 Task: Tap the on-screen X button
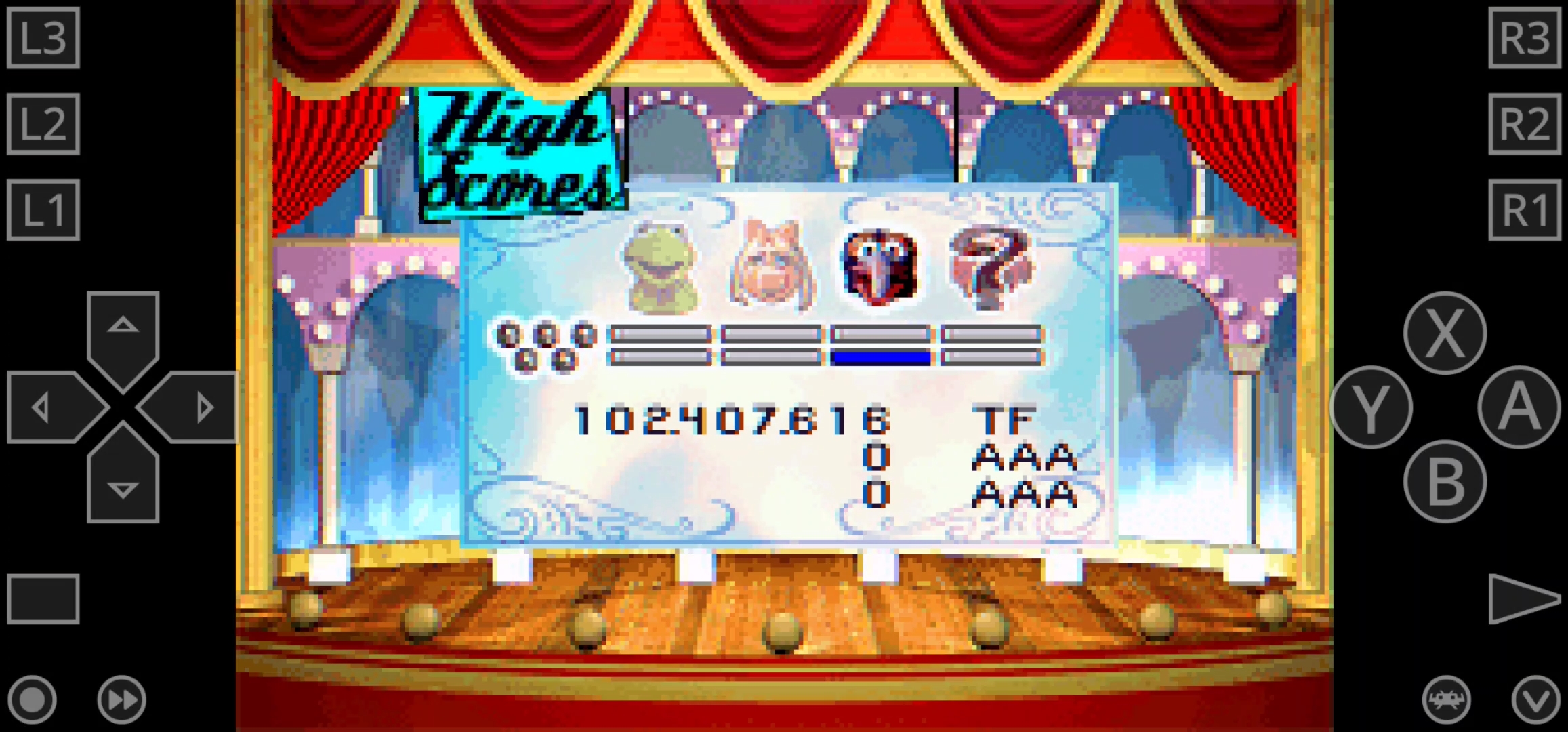click(1445, 333)
